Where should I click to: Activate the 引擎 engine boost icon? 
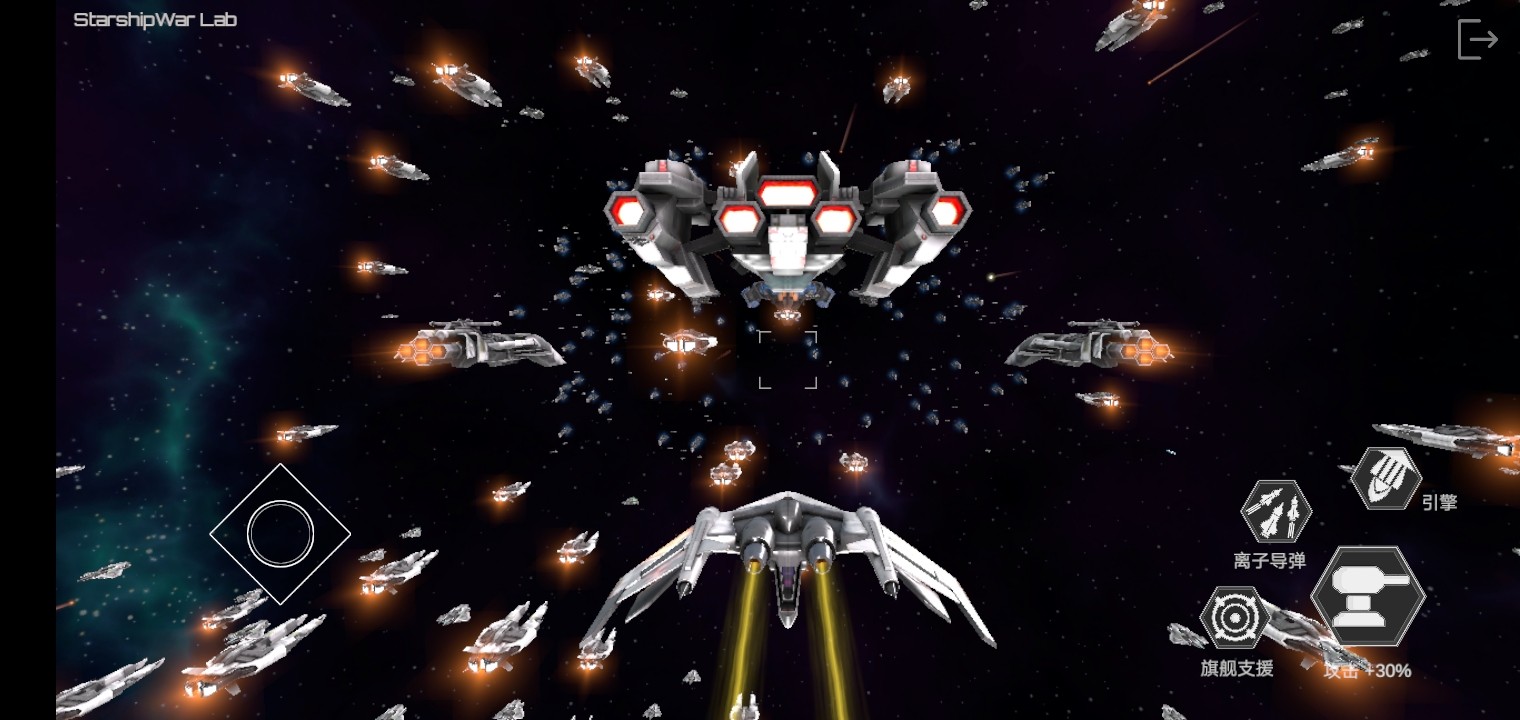pyautogui.click(x=1386, y=478)
